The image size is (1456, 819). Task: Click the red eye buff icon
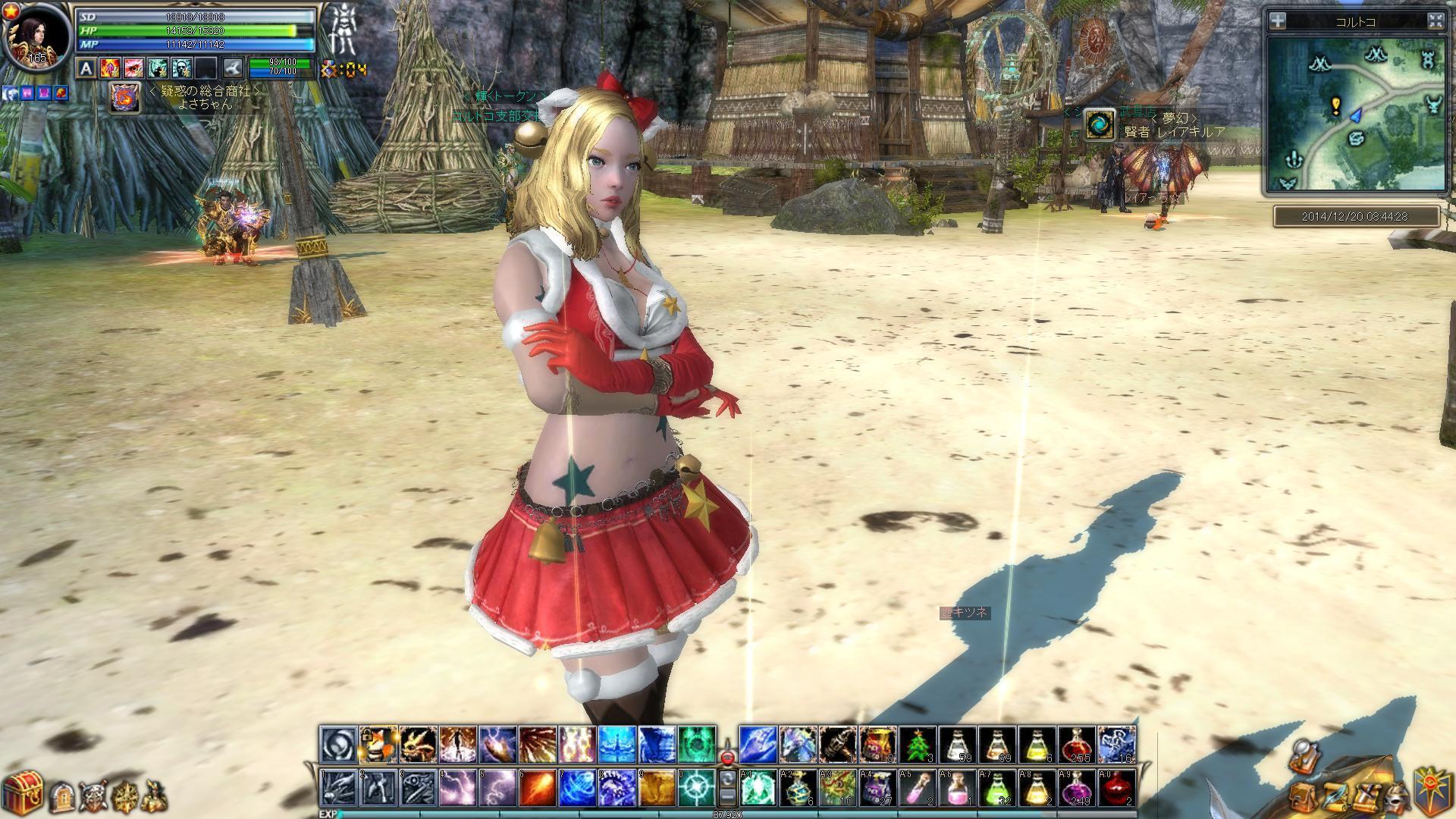[x=134, y=69]
